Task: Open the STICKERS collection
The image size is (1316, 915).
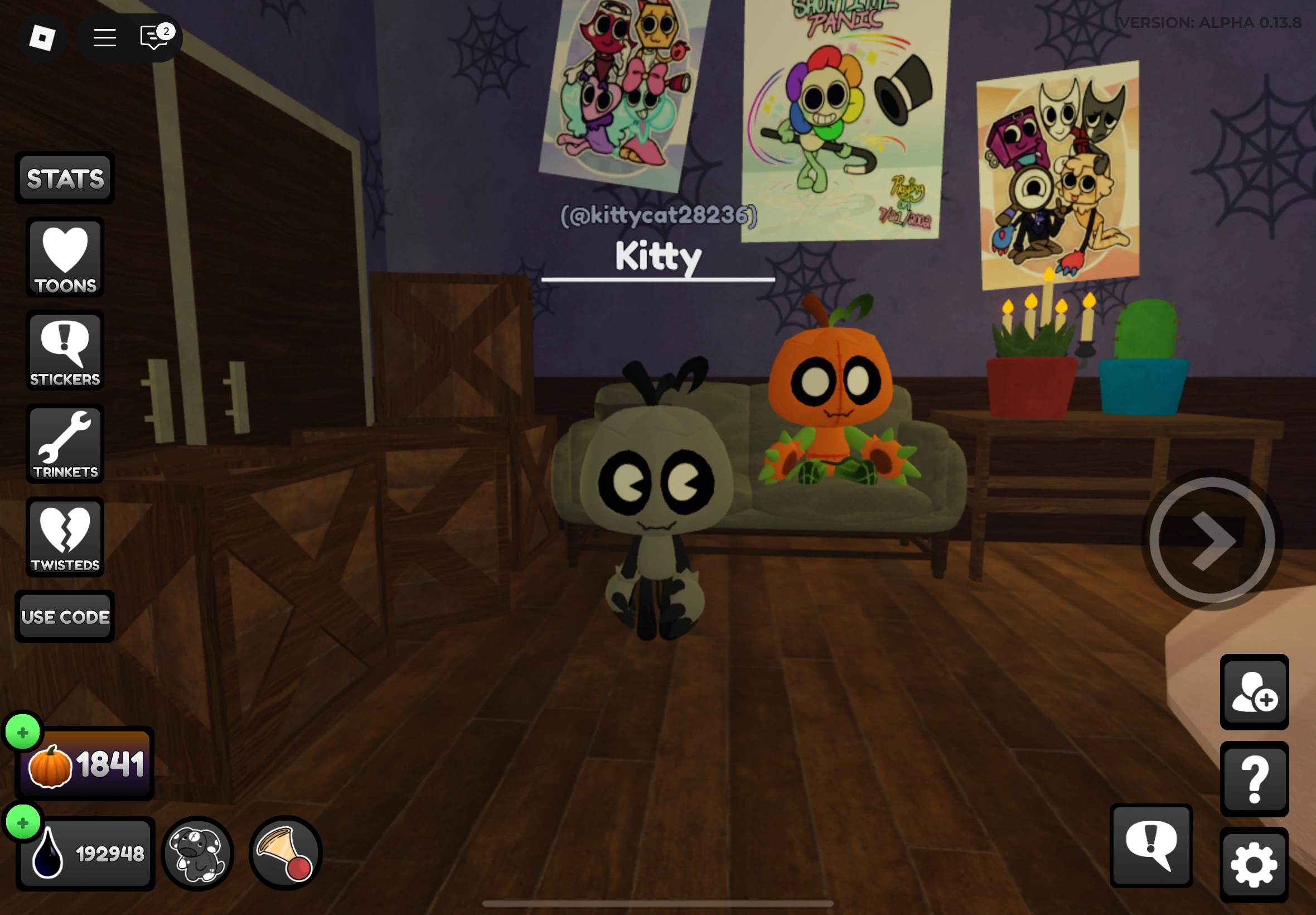Action: [x=64, y=351]
